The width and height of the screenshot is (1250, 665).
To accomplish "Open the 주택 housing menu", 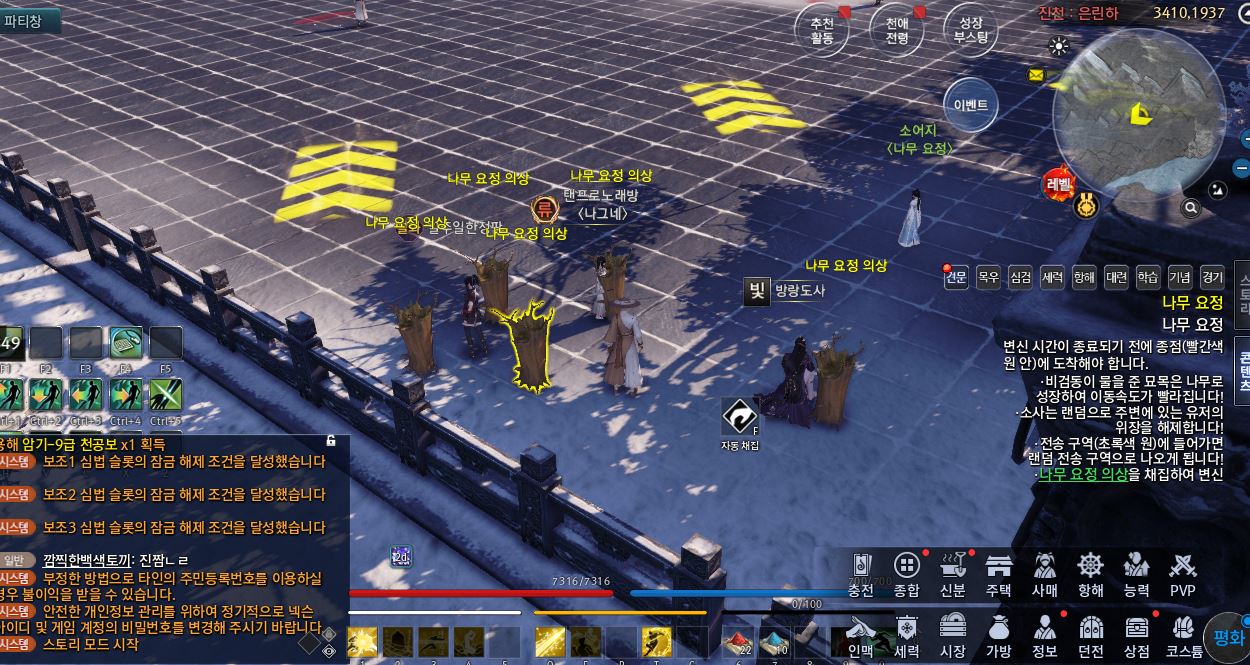I will tap(999, 573).
